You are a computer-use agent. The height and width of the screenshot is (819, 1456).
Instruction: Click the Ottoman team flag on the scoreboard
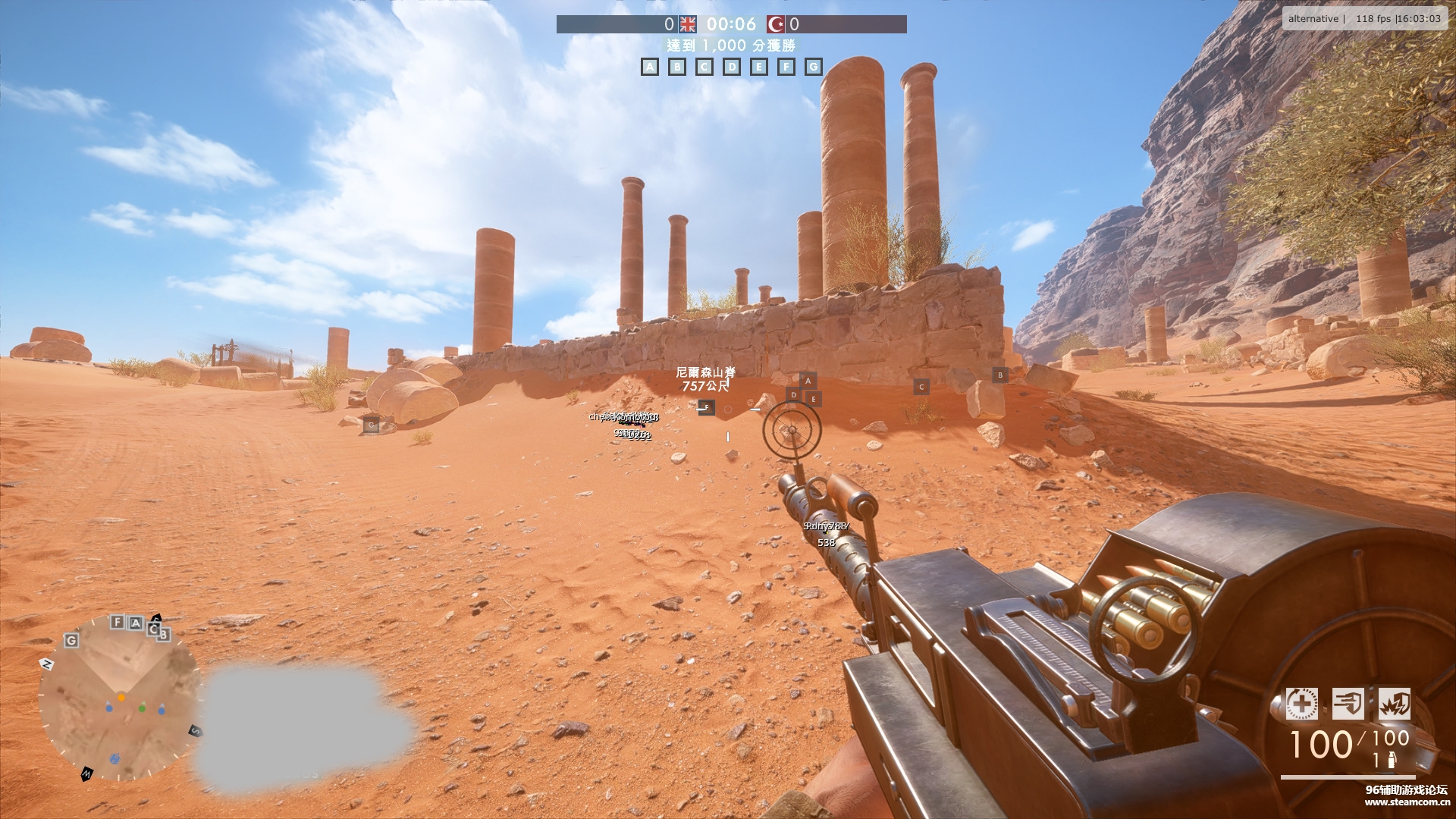click(x=776, y=24)
